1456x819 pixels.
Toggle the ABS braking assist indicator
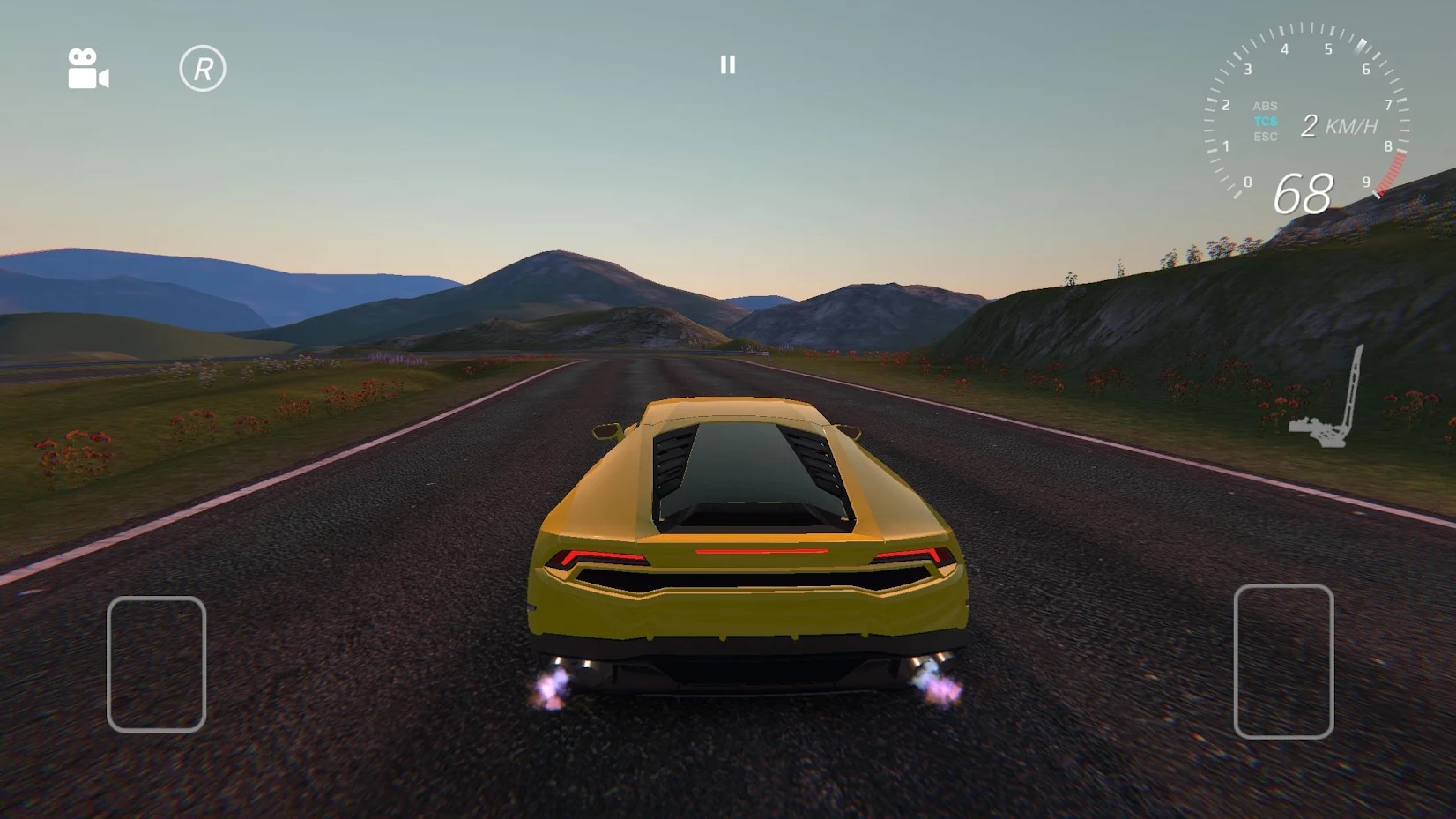click(1265, 105)
